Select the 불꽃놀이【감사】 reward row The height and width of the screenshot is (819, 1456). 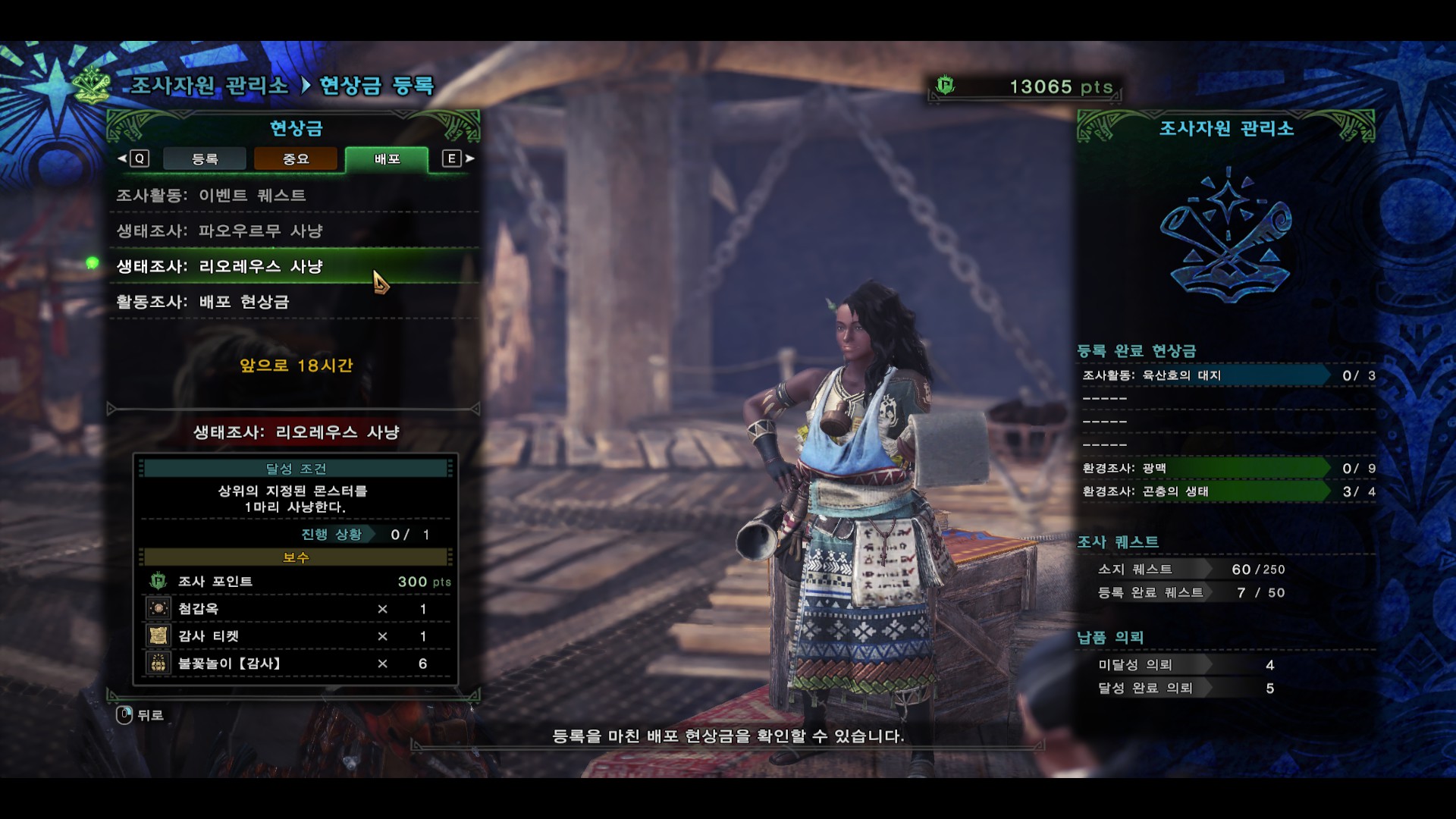click(296, 664)
